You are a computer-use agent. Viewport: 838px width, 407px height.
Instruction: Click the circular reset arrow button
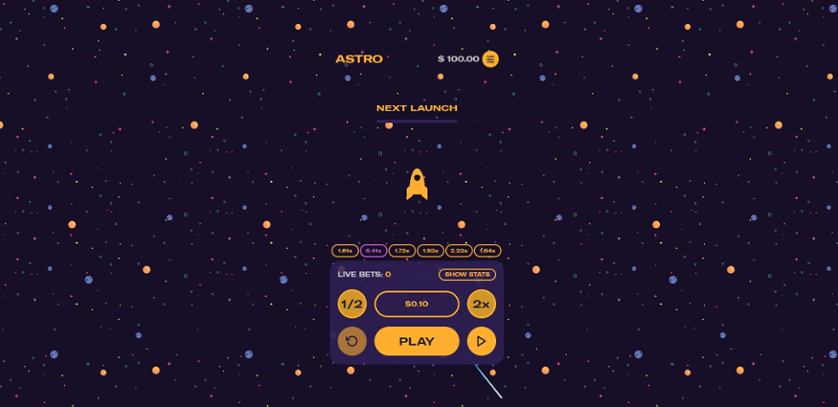point(352,341)
